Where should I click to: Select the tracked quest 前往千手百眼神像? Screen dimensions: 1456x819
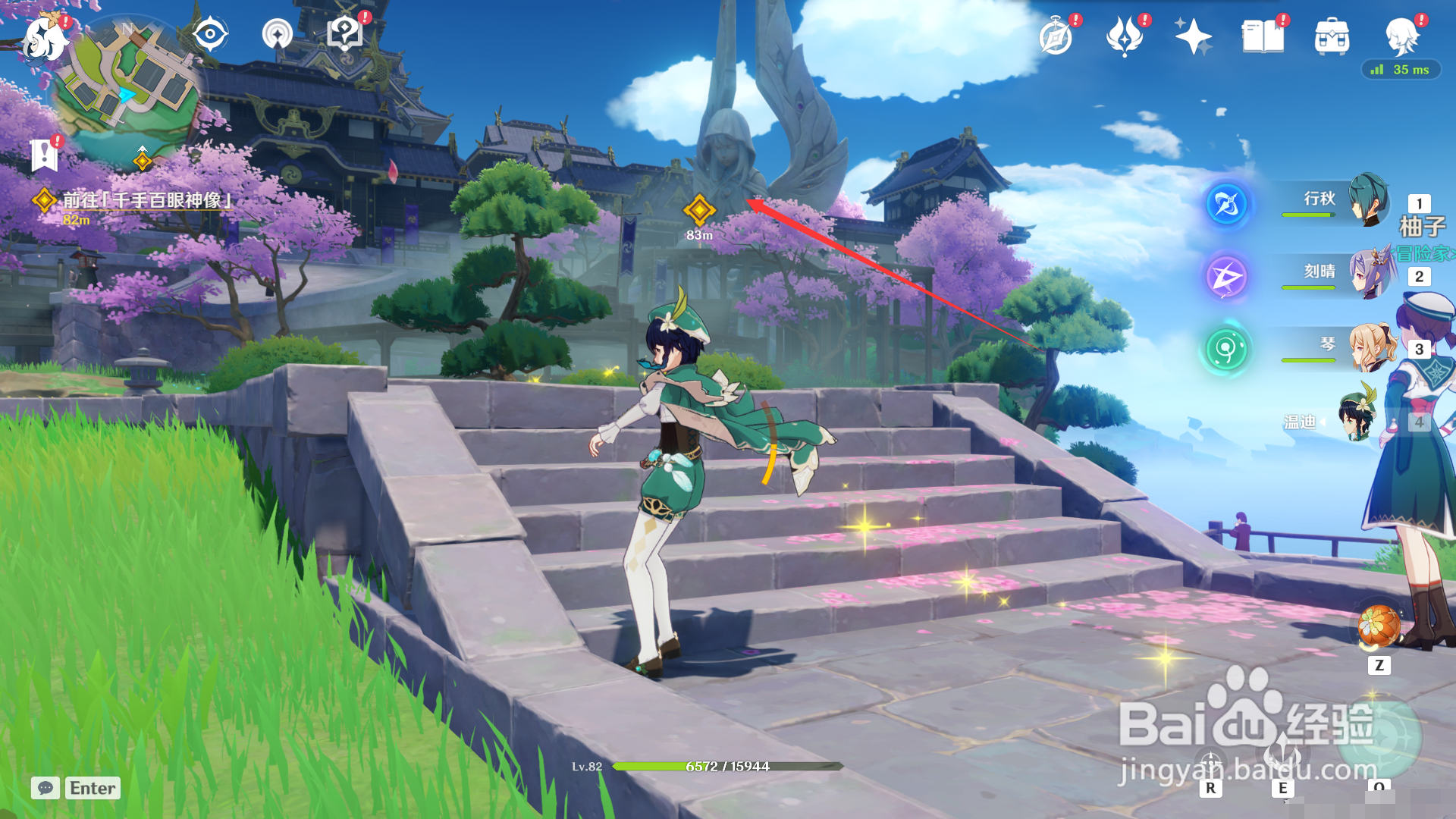[x=146, y=200]
